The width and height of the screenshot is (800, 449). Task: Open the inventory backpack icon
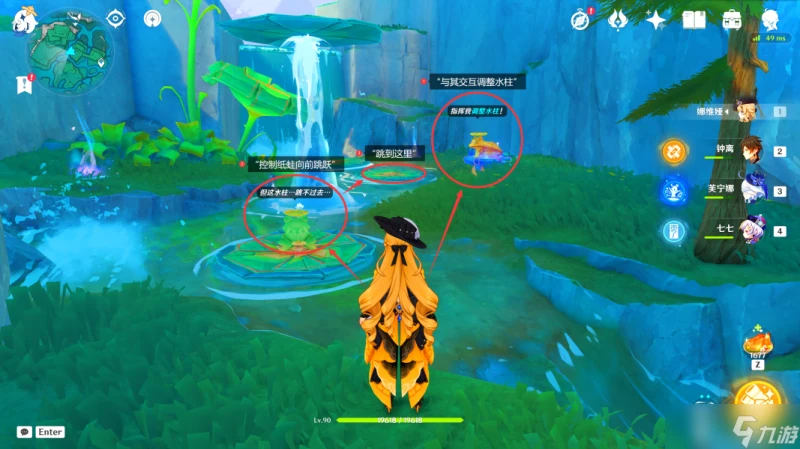732,19
